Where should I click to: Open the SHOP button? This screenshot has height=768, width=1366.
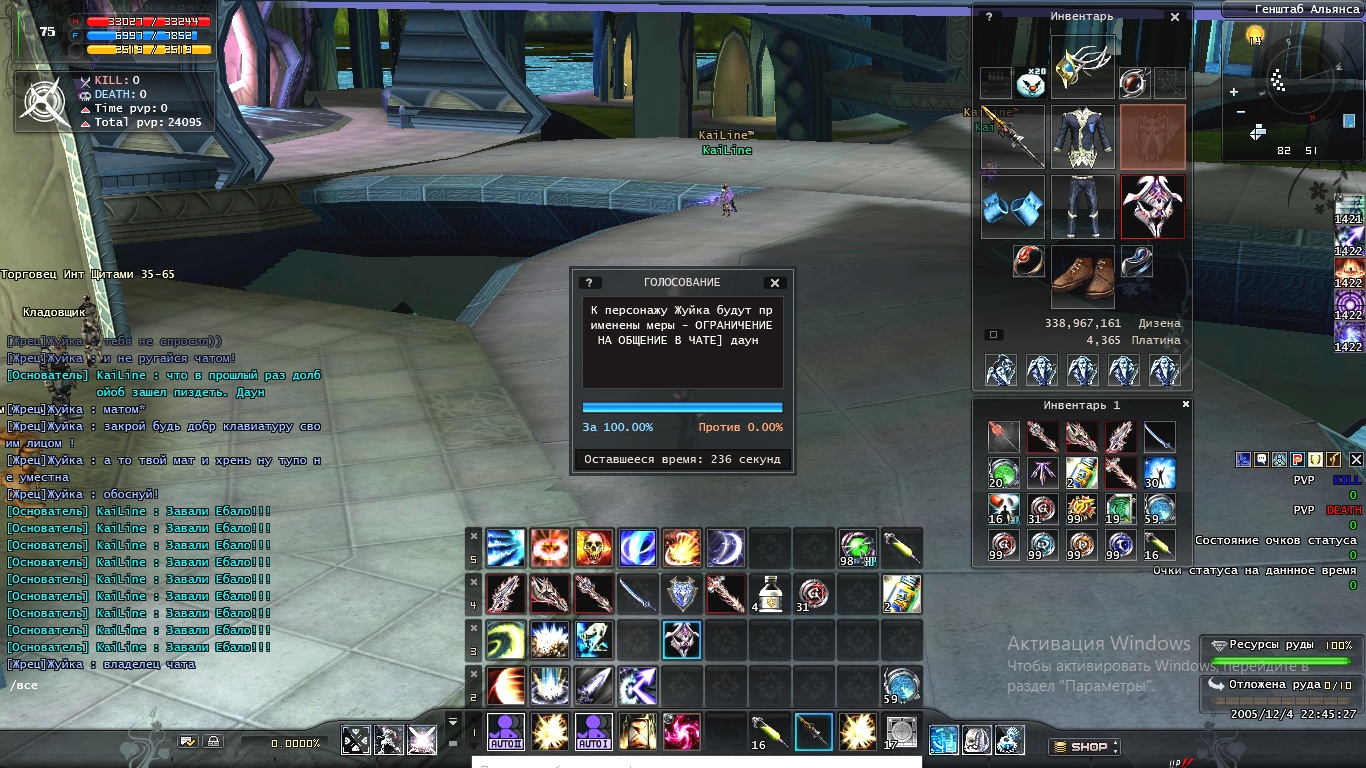(1085, 747)
